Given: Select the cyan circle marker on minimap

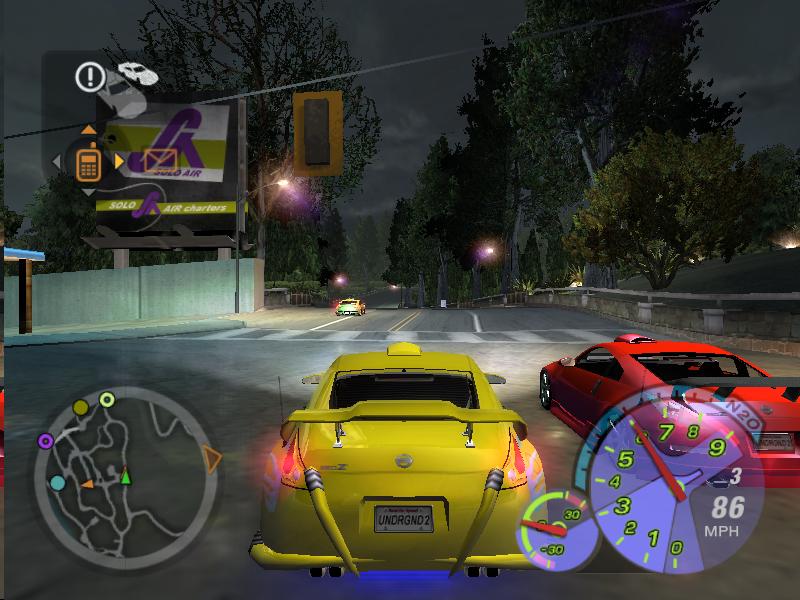Looking at the screenshot, I should [x=58, y=483].
